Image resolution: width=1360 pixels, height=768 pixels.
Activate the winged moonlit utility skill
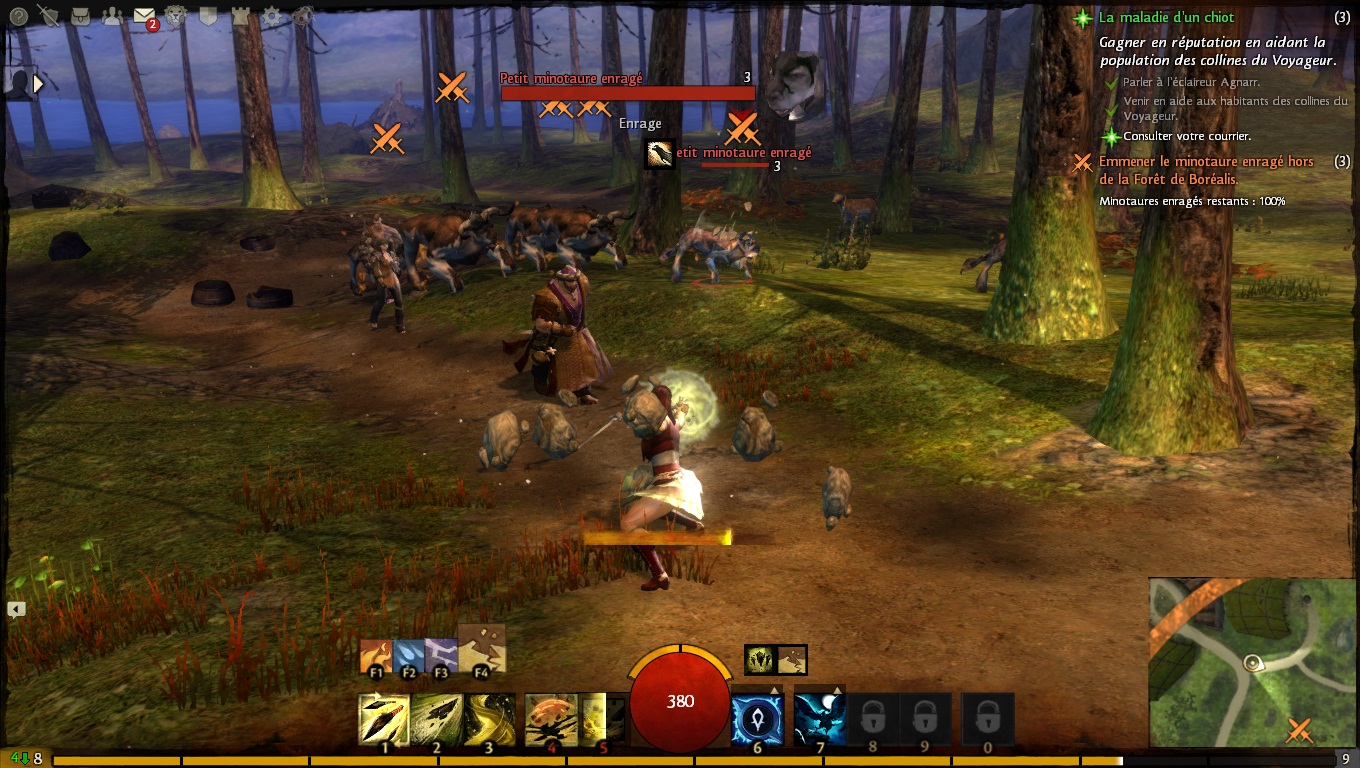coord(820,719)
